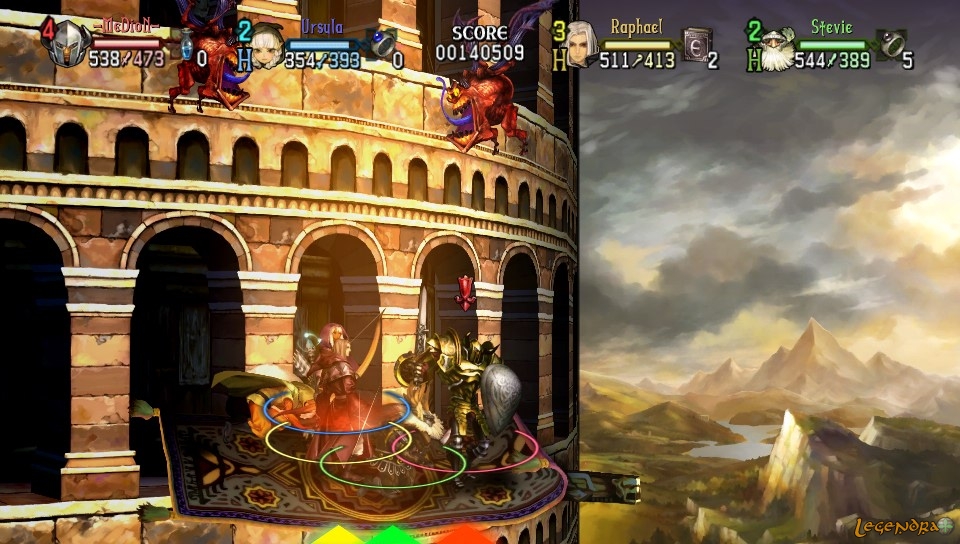
Task: Select Ursula's bomb item icon
Action: pyautogui.click(x=383, y=43)
